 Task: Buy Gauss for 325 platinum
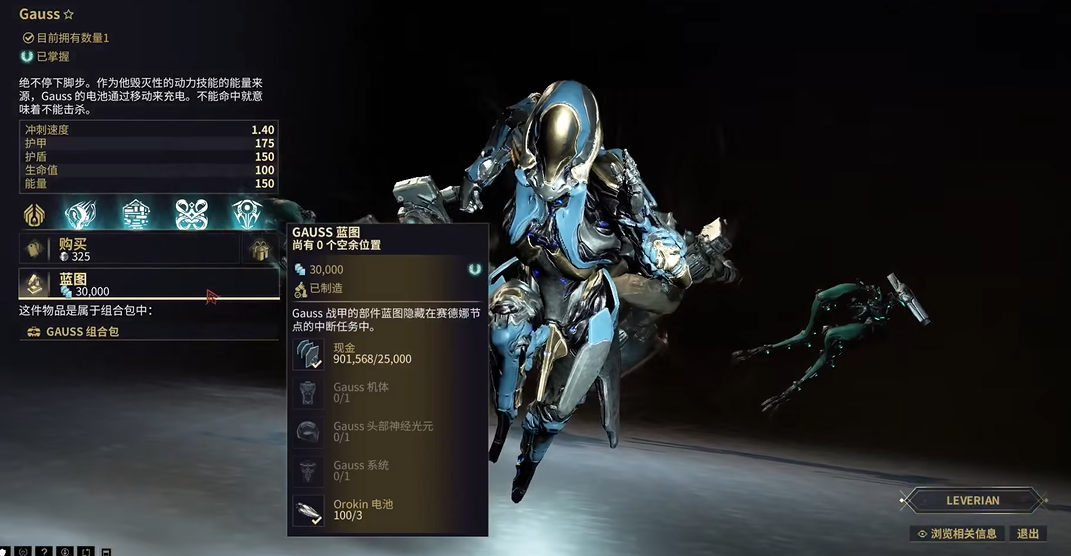pos(128,249)
